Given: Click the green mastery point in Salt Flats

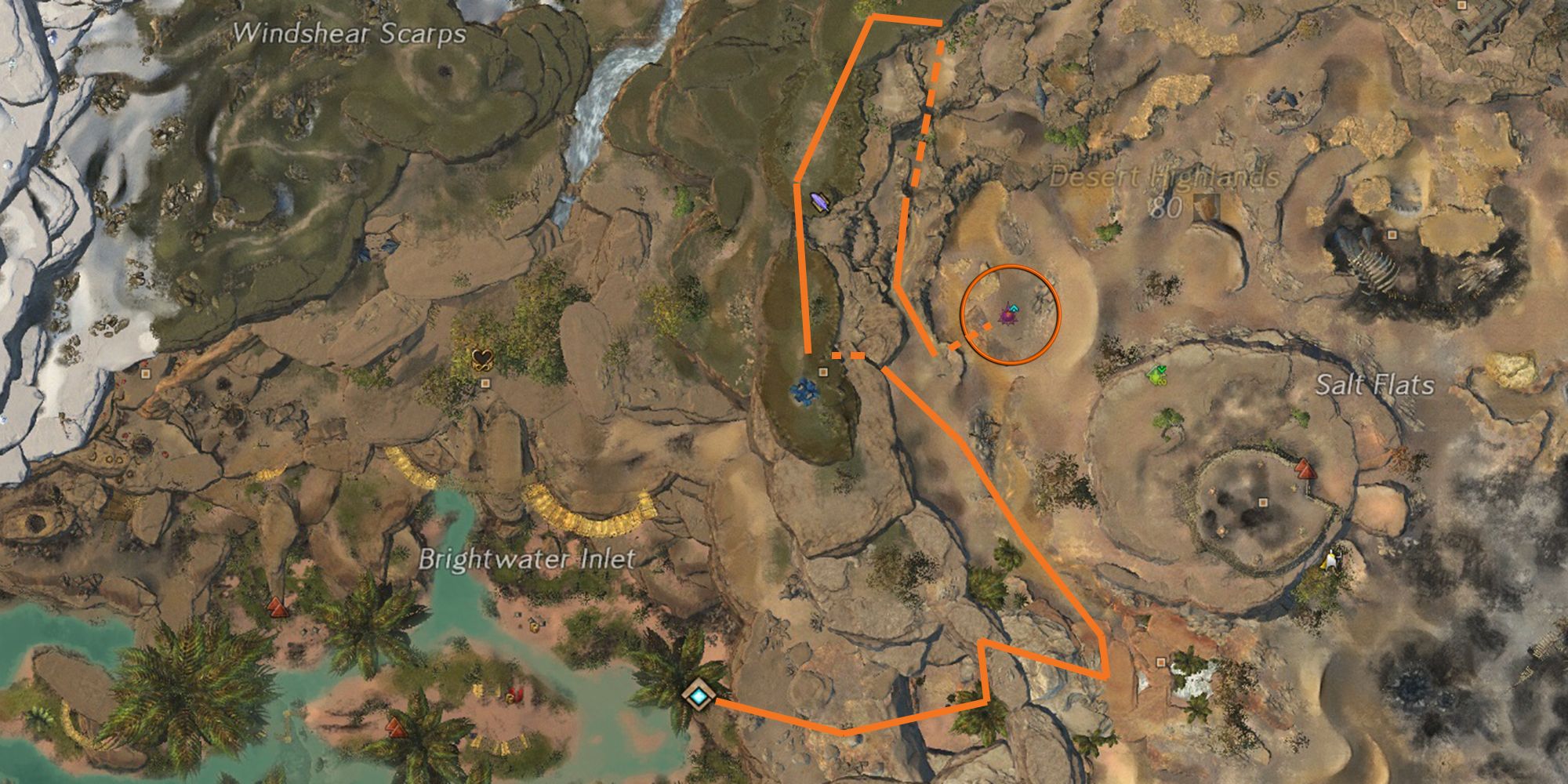Looking at the screenshot, I should 1155,375.
